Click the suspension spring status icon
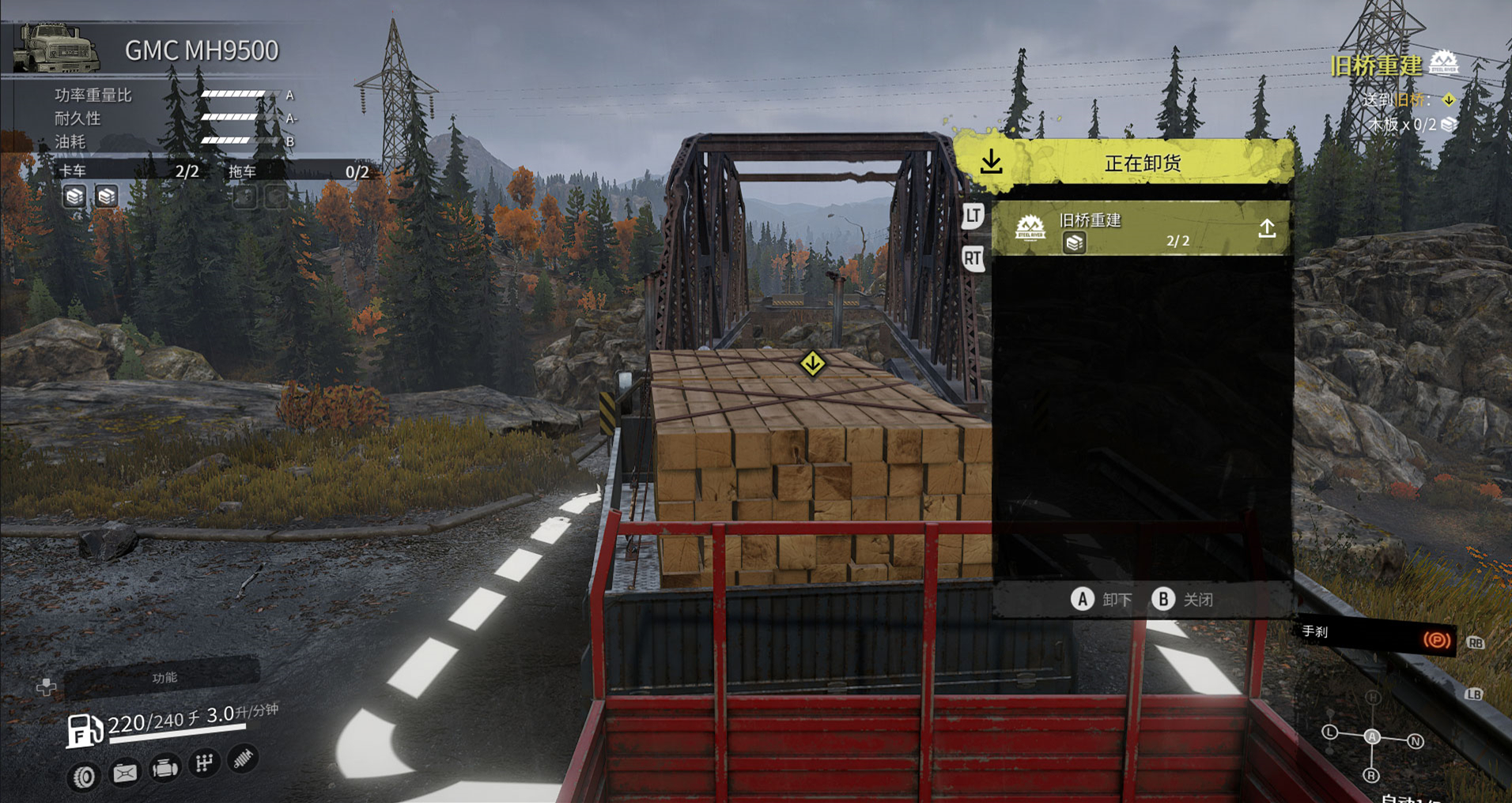 (x=244, y=759)
